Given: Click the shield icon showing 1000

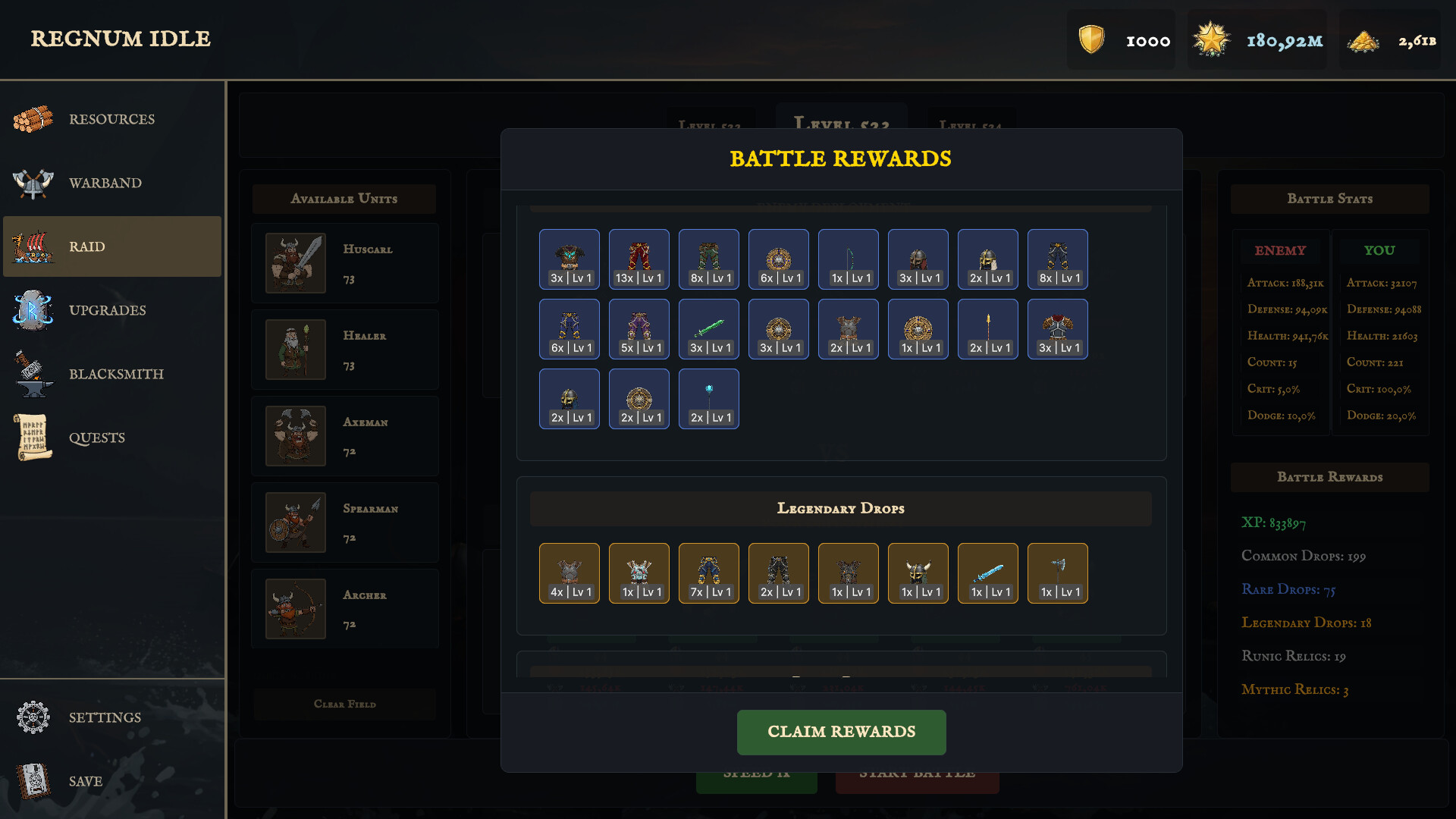Looking at the screenshot, I should (1092, 39).
